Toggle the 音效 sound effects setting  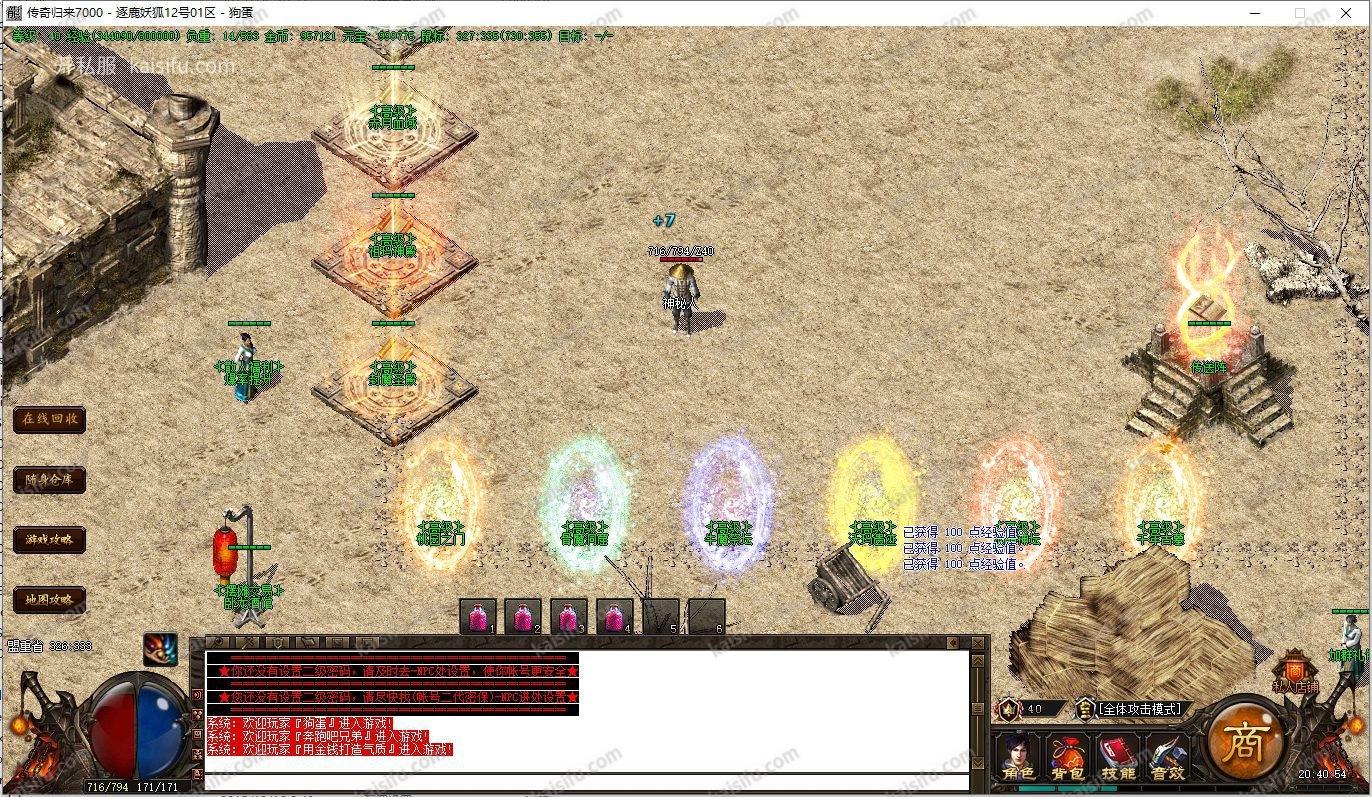[x=1166, y=757]
